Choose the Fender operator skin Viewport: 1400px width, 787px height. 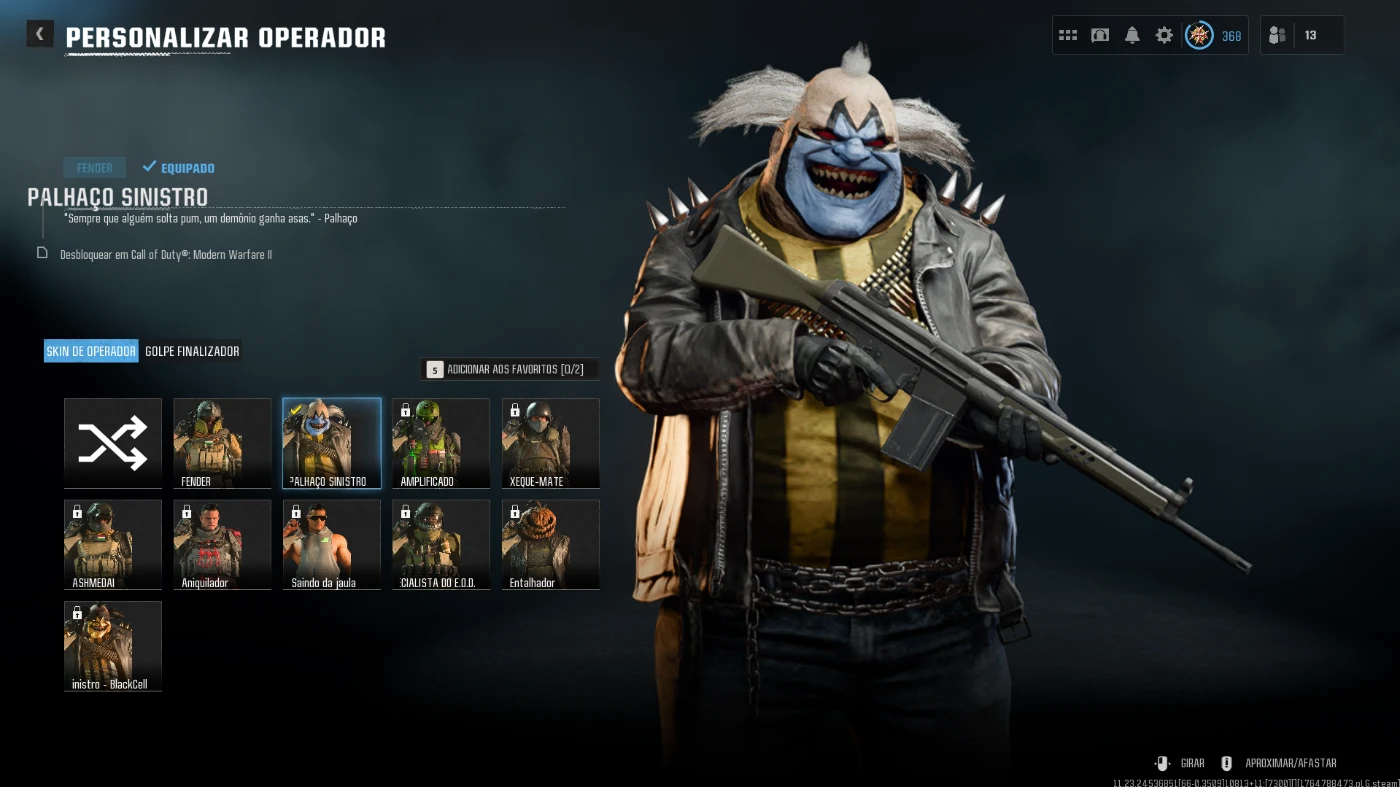pyautogui.click(x=222, y=443)
